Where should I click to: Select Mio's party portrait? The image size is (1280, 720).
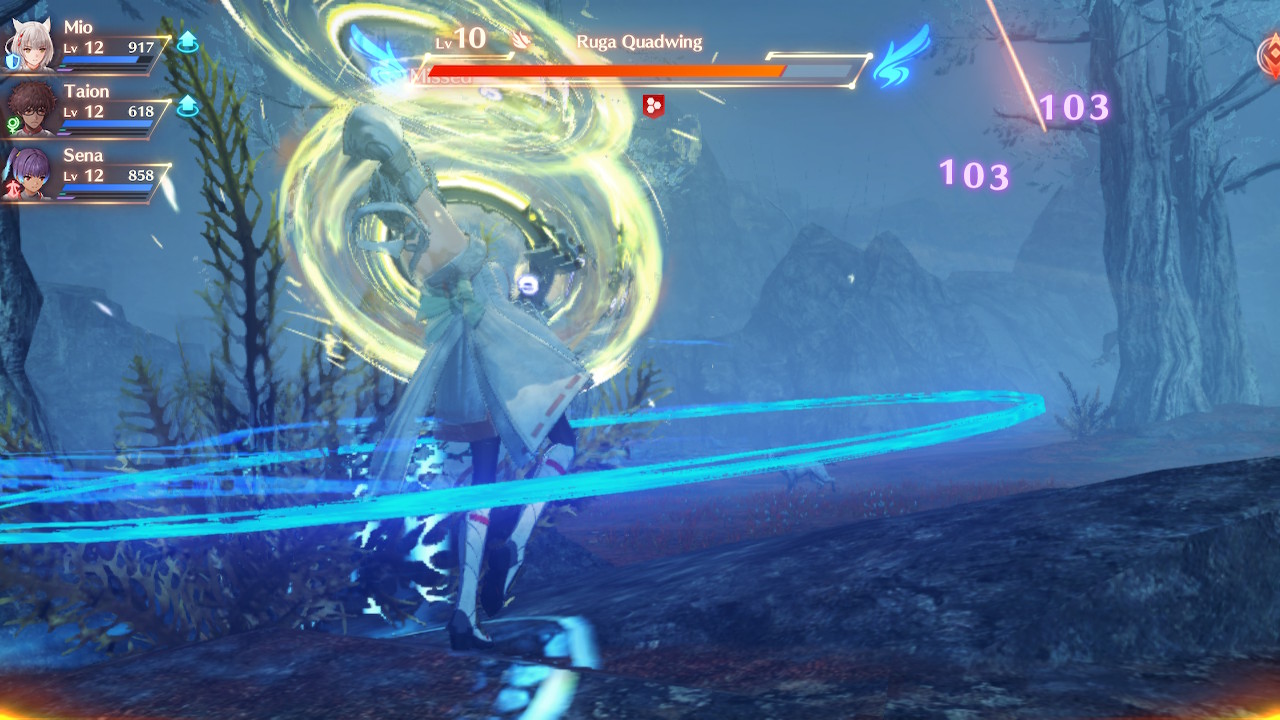31,46
